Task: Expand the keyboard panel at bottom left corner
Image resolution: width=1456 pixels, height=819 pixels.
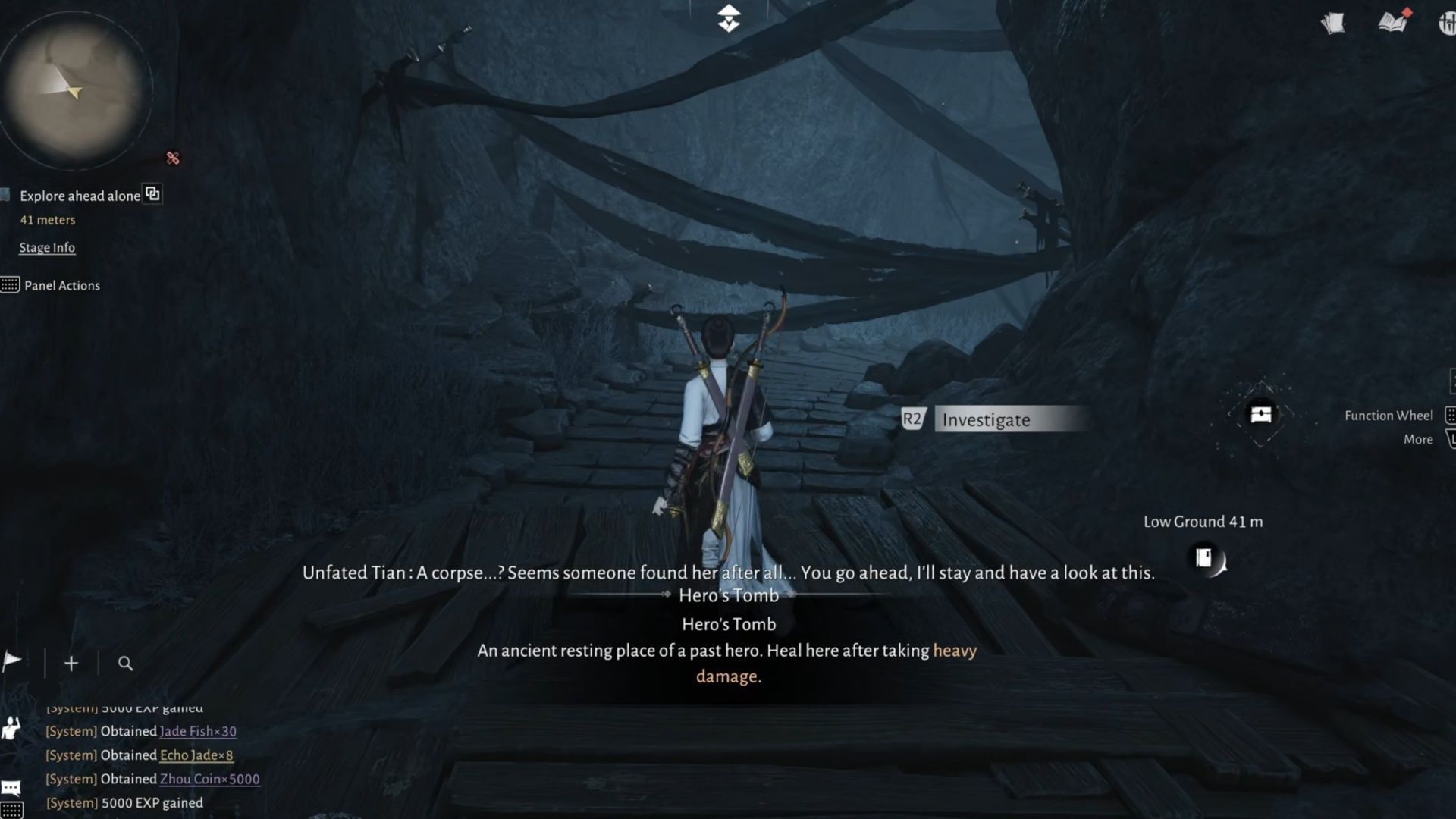Action: 11,809
